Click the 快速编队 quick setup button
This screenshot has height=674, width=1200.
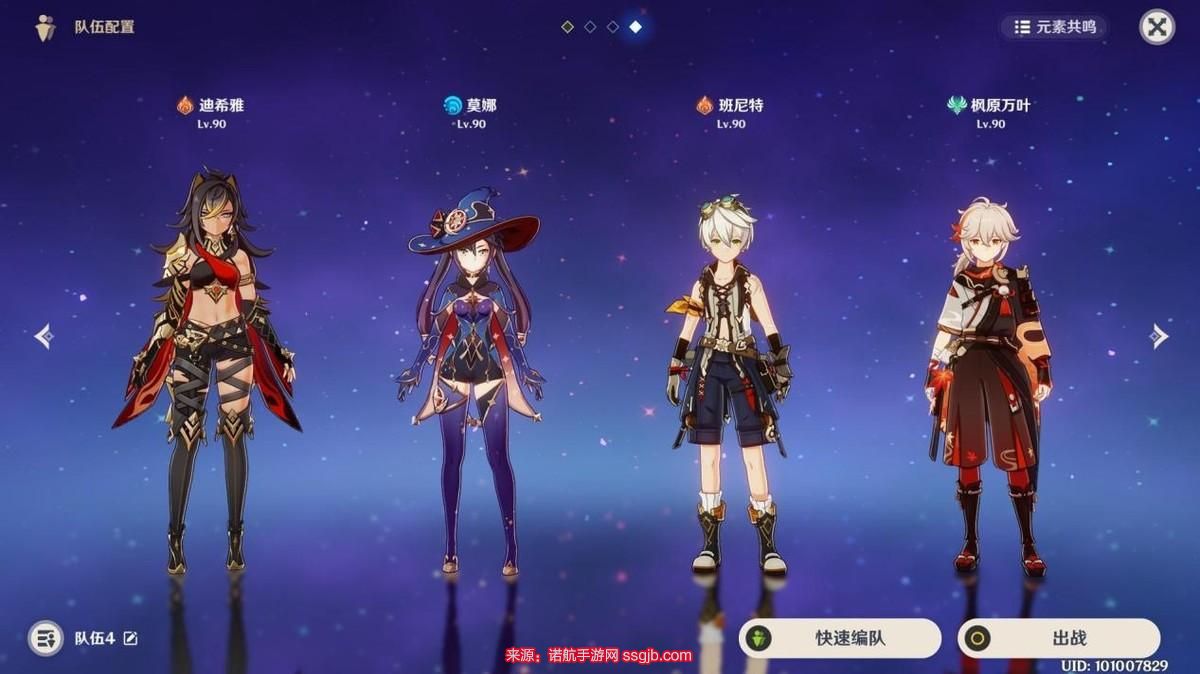[x=840, y=638]
